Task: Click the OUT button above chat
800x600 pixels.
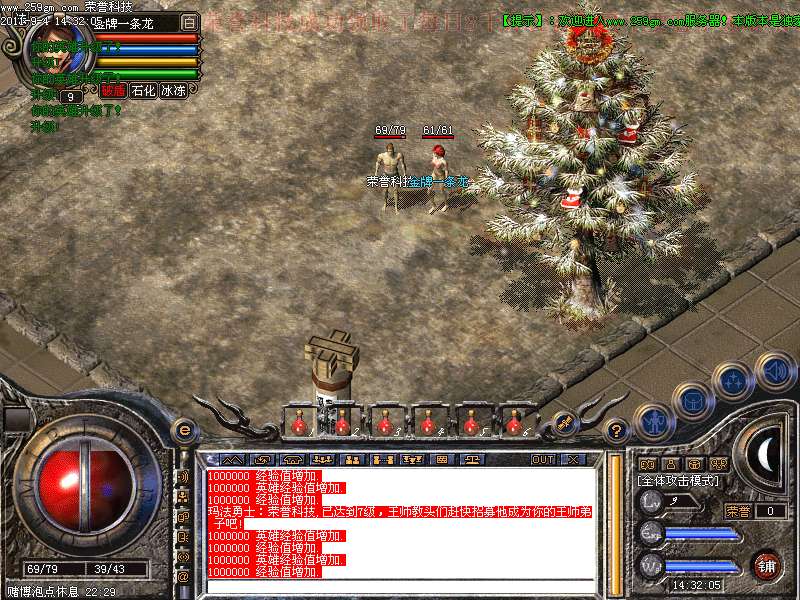Action: click(542, 460)
